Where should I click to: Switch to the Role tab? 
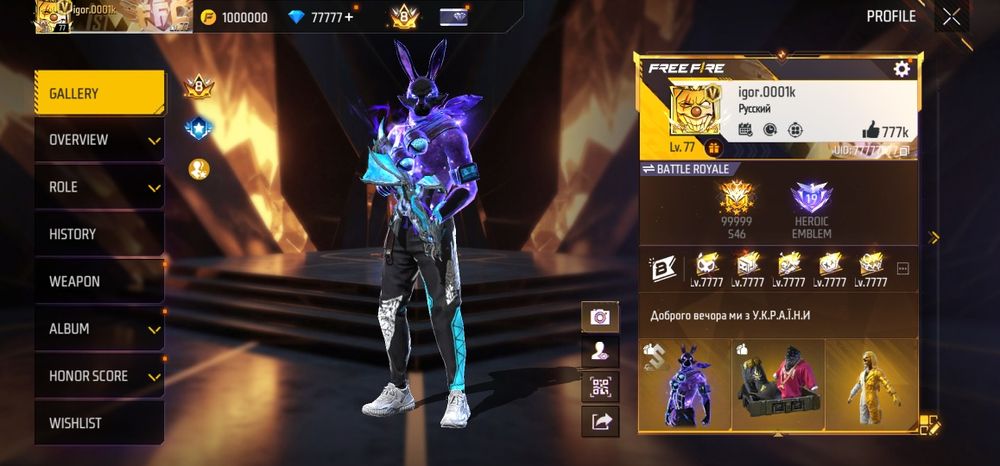point(99,187)
